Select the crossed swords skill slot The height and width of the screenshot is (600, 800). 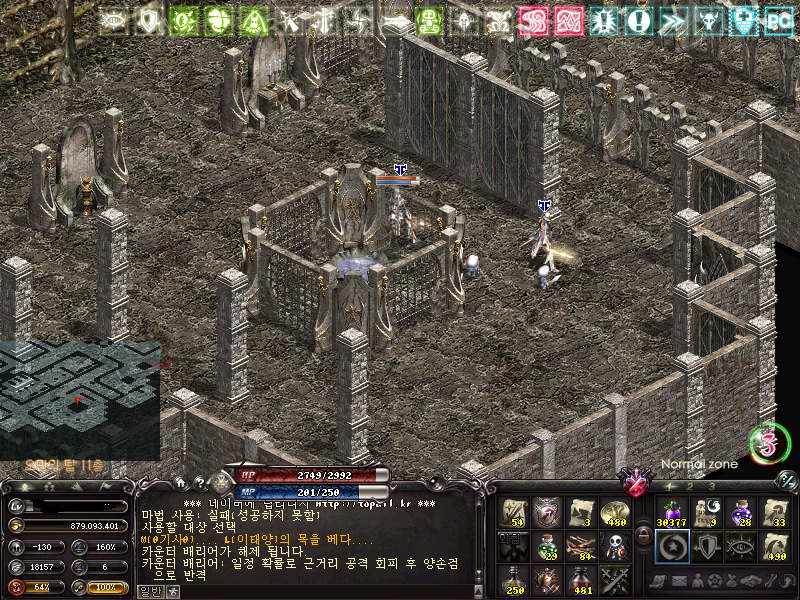click(614, 579)
